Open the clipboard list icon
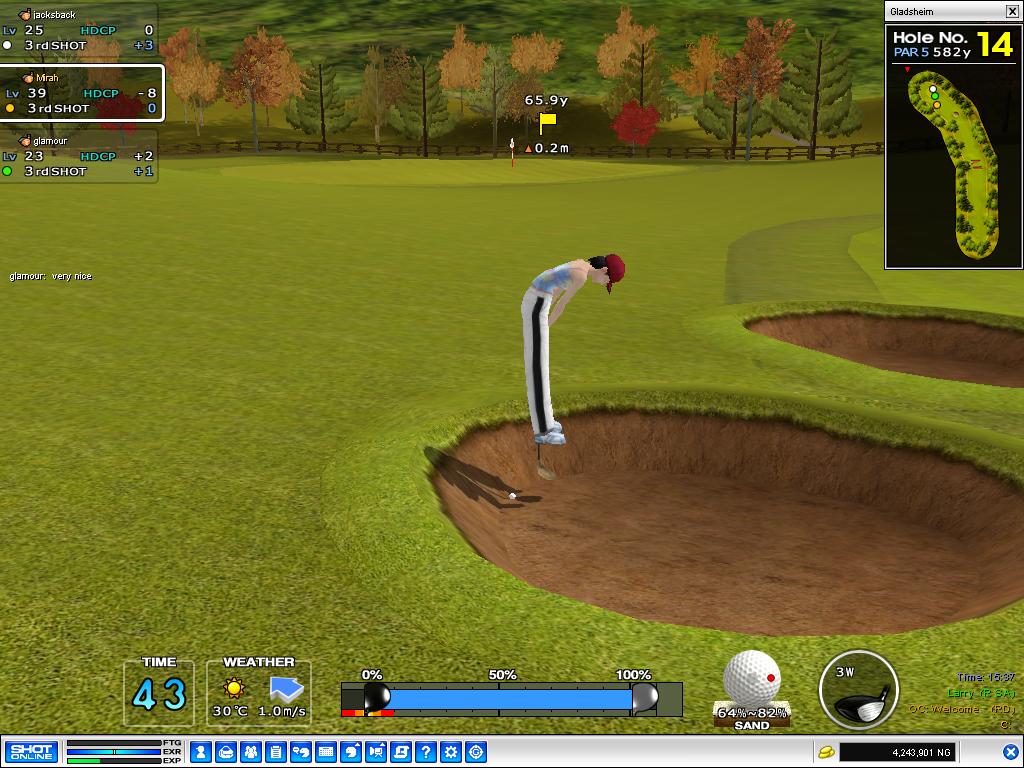This screenshot has height=768, width=1024. pos(276,752)
